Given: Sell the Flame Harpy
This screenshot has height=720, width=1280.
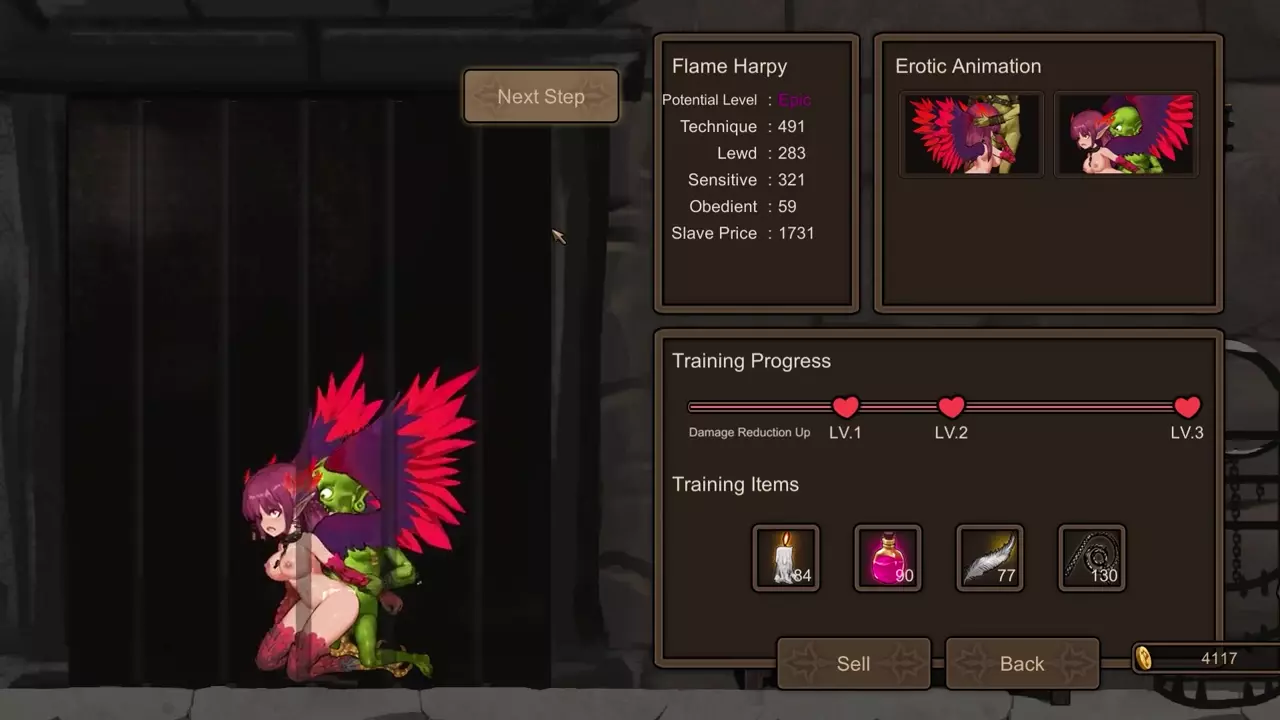Looking at the screenshot, I should pos(853,664).
